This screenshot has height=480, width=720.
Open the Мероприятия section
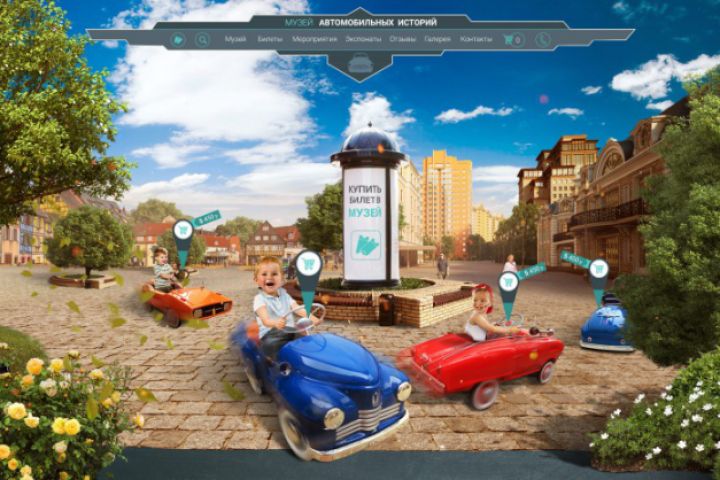[x=313, y=39]
